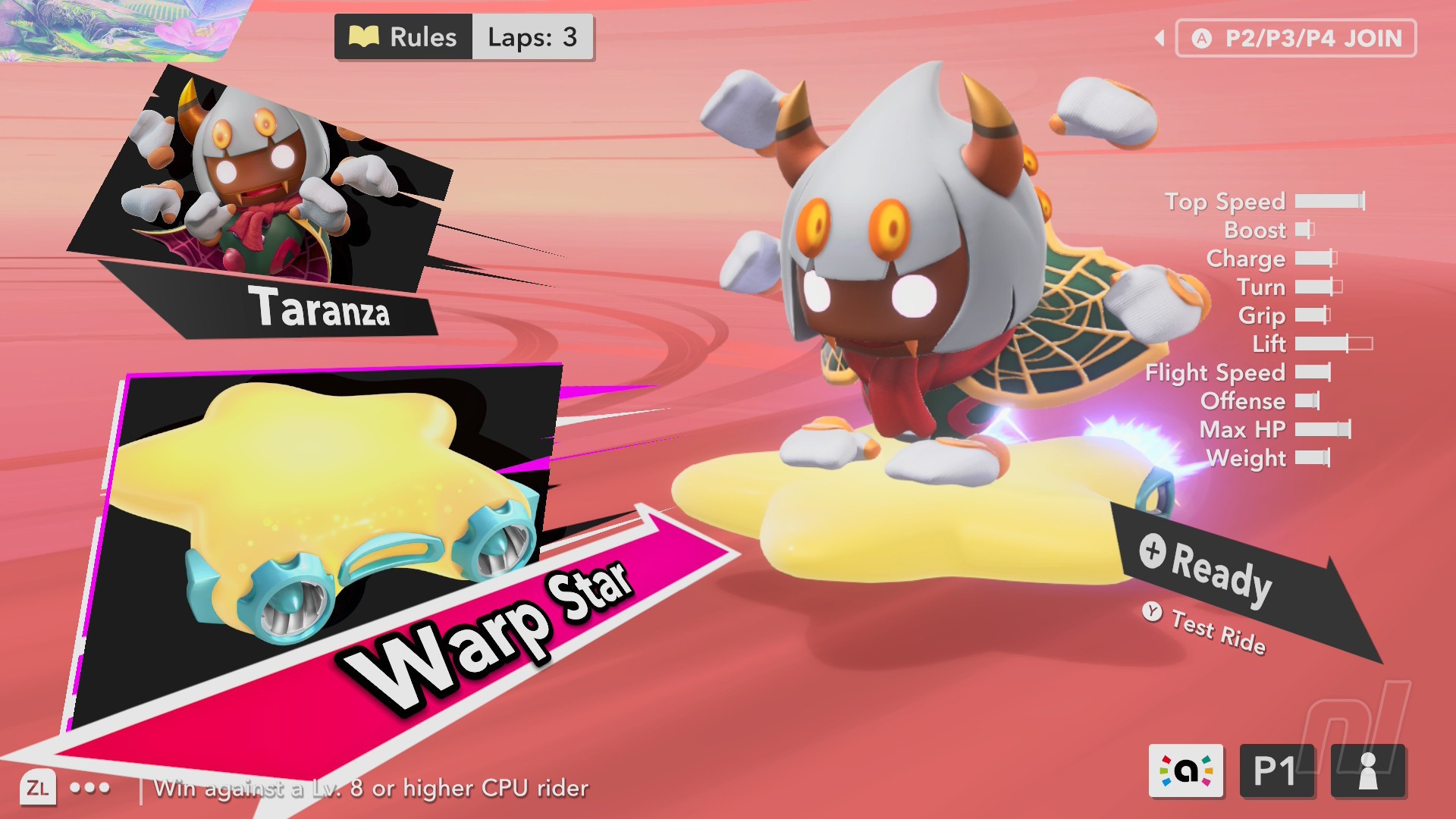Change the Laps: 3 setting
Viewport: 1456px width, 819px height.
click(x=532, y=37)
